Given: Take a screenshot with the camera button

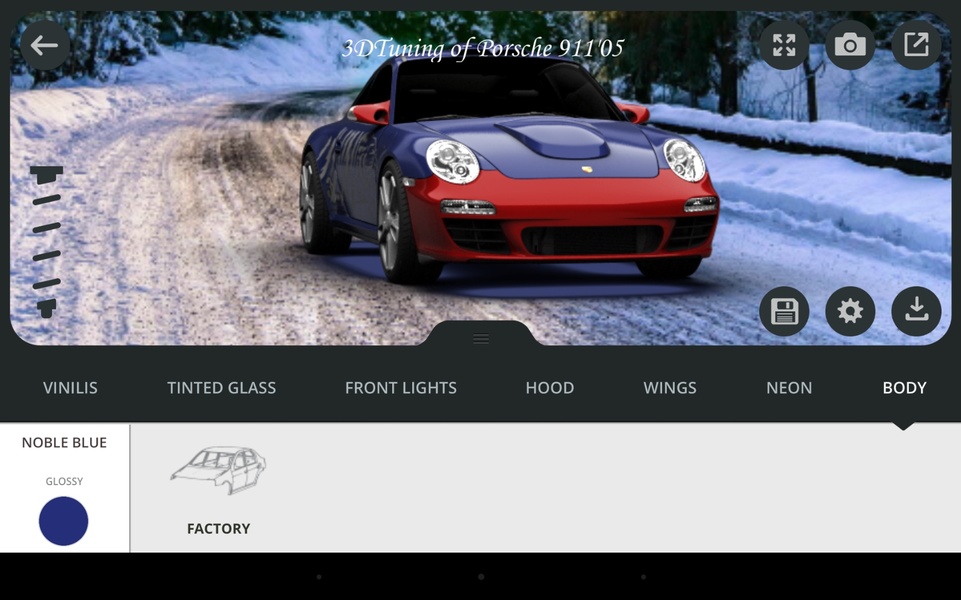Looking at the screenshot, I should pos(850,45).
